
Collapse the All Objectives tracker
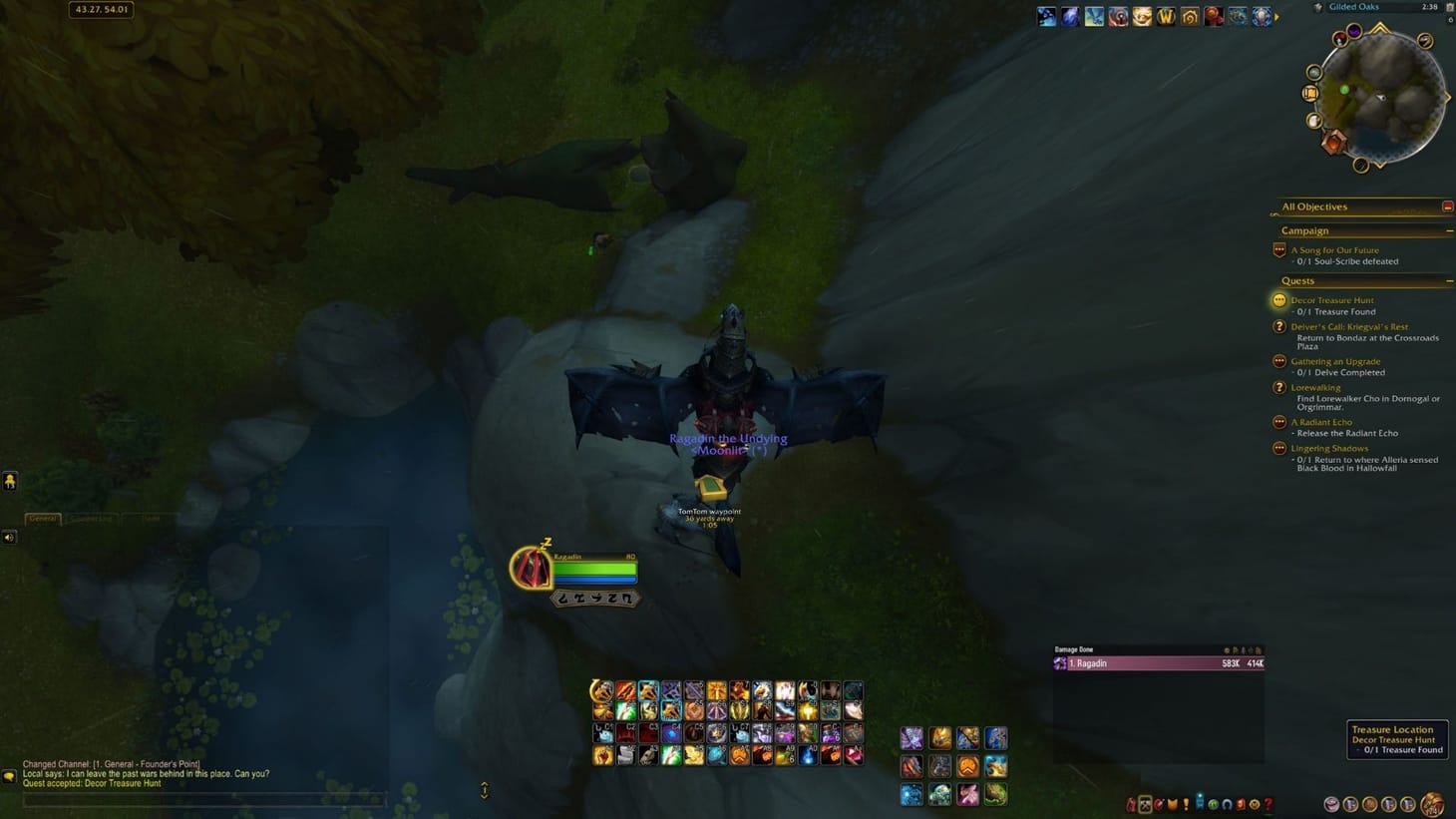(x=1448, y=206)
